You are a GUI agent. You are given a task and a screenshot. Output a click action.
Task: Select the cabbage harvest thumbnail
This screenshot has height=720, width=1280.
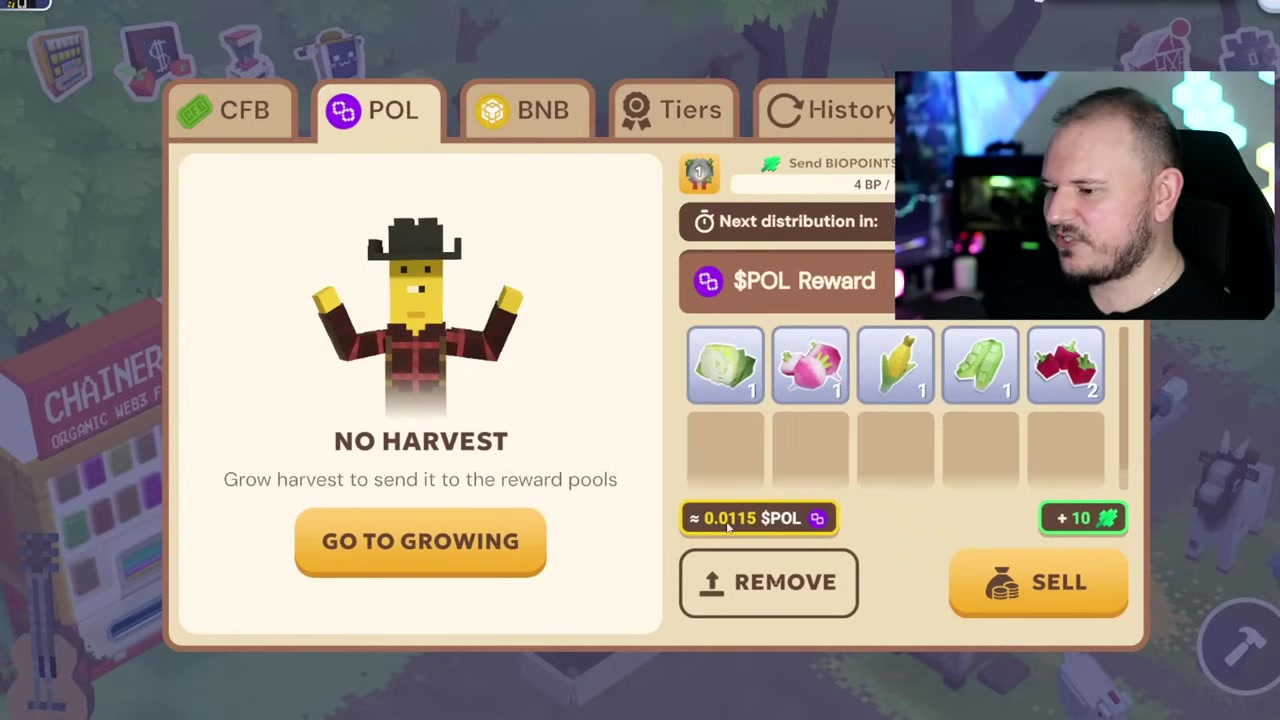[725, 365]
